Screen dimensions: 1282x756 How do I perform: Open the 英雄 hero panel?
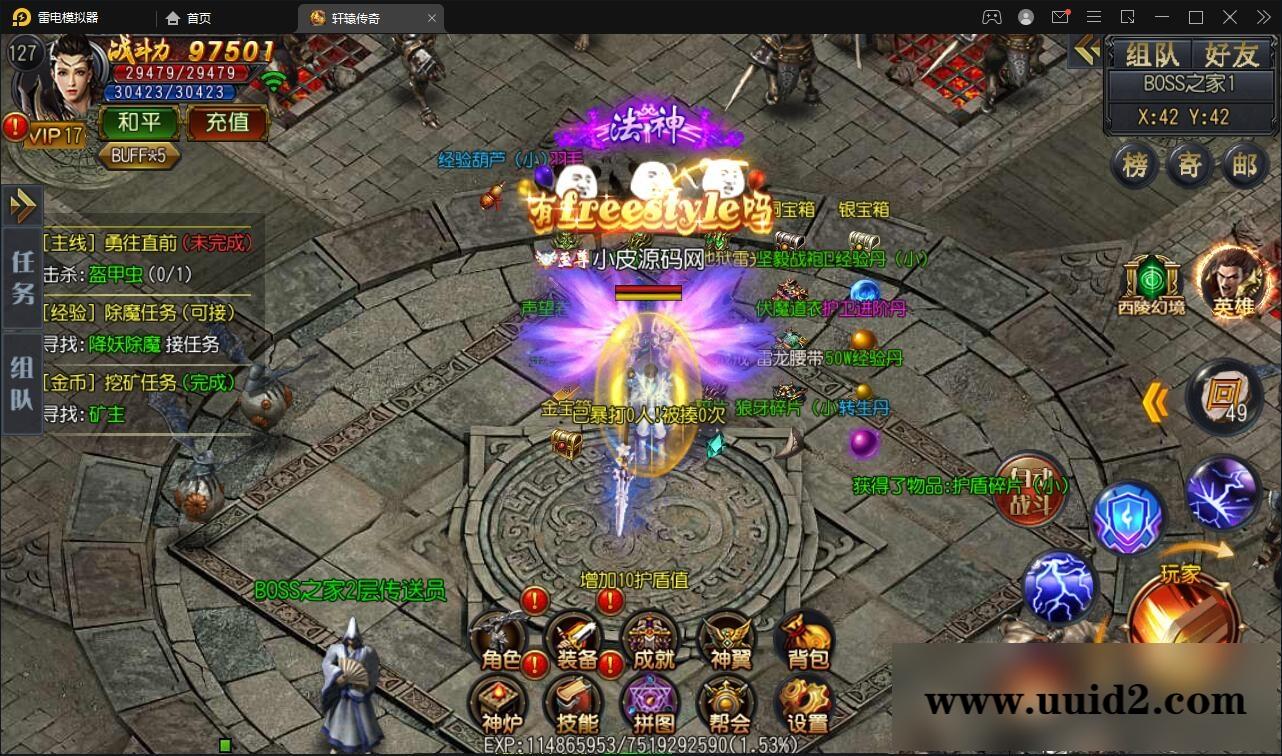coord(1232,281)
